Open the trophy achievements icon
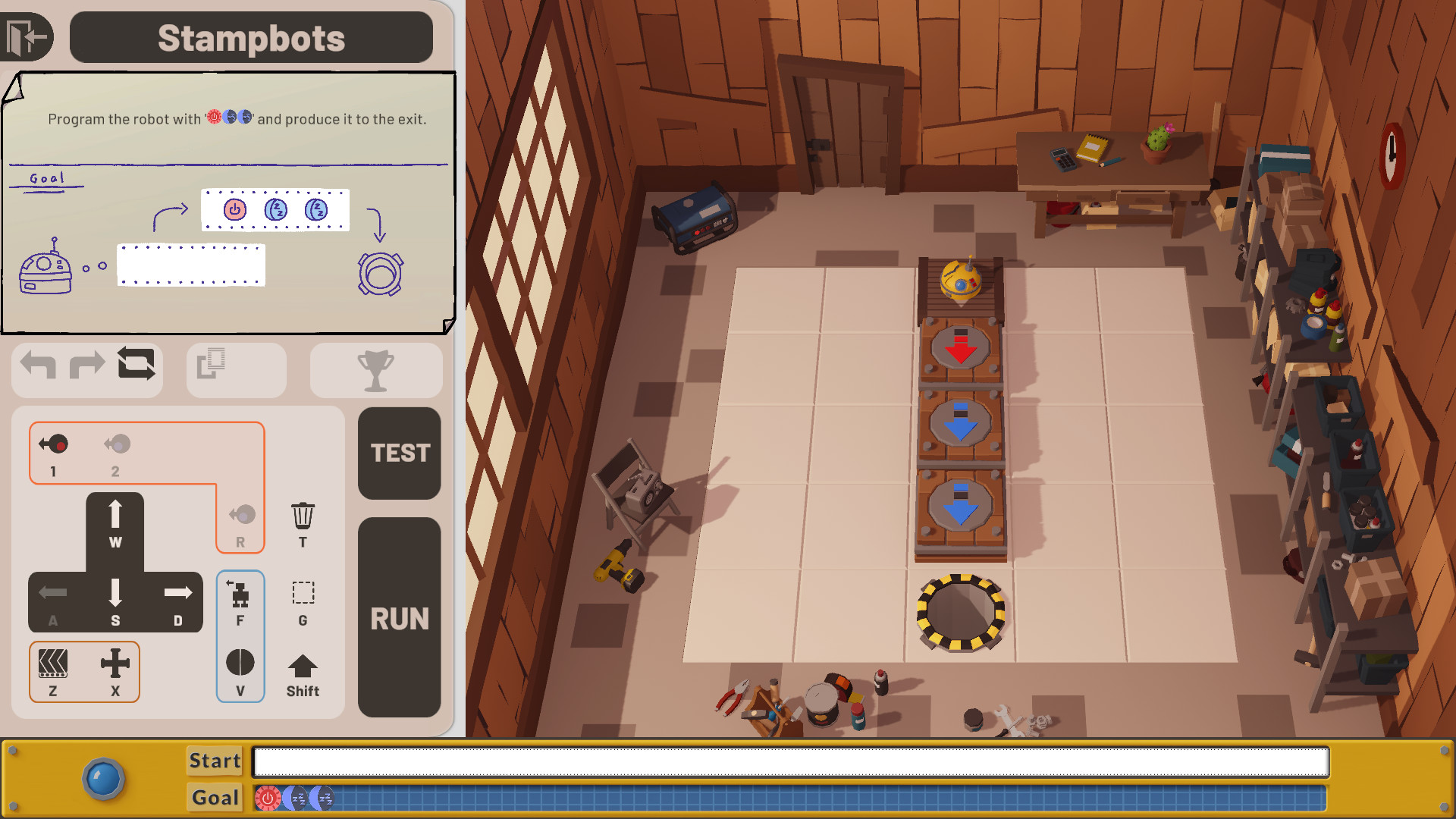1456x819 pixels. (377, 369)
